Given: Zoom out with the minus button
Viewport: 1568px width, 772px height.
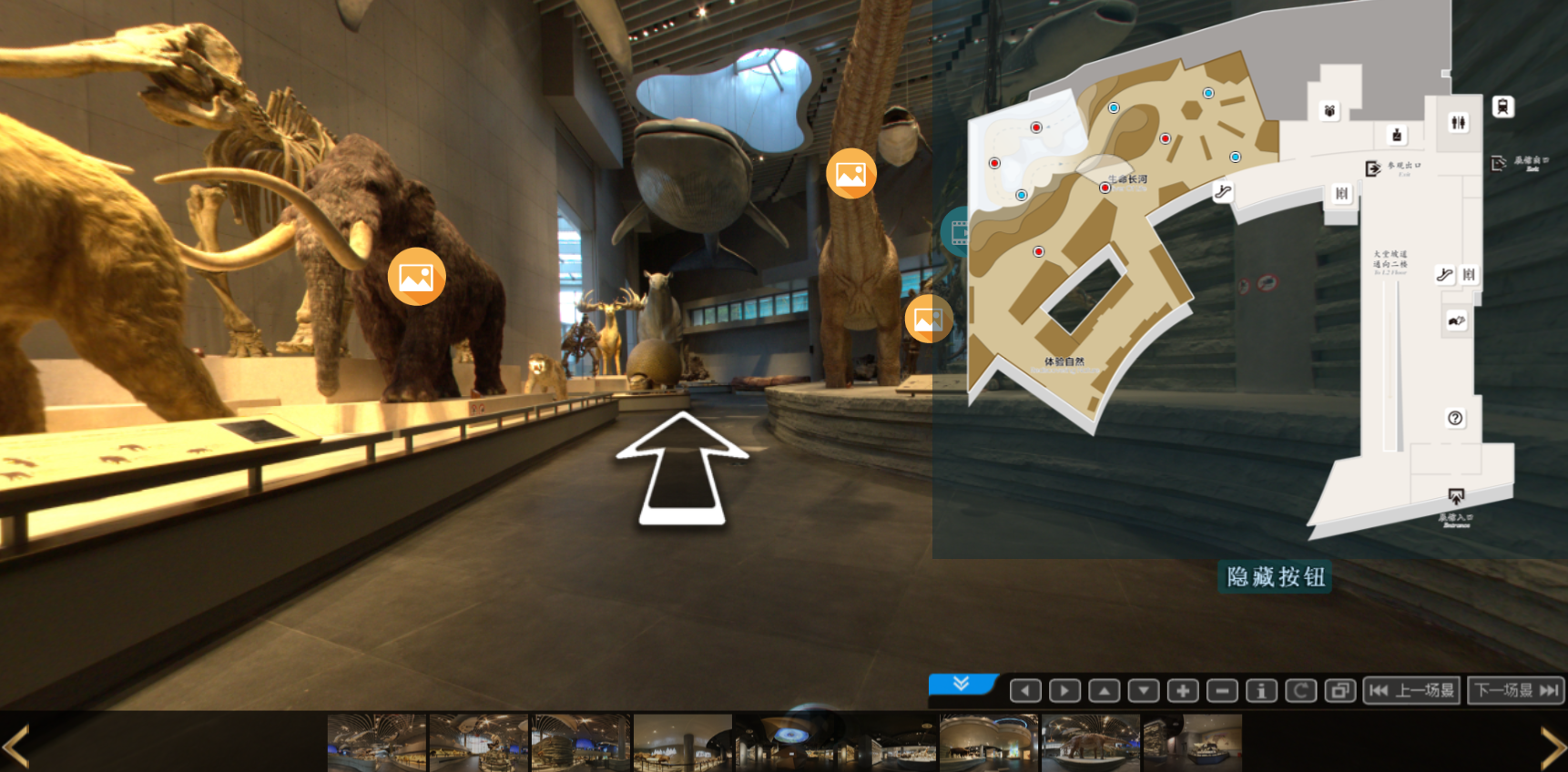Looking at the screenshot, I should tap(1222, 691).
